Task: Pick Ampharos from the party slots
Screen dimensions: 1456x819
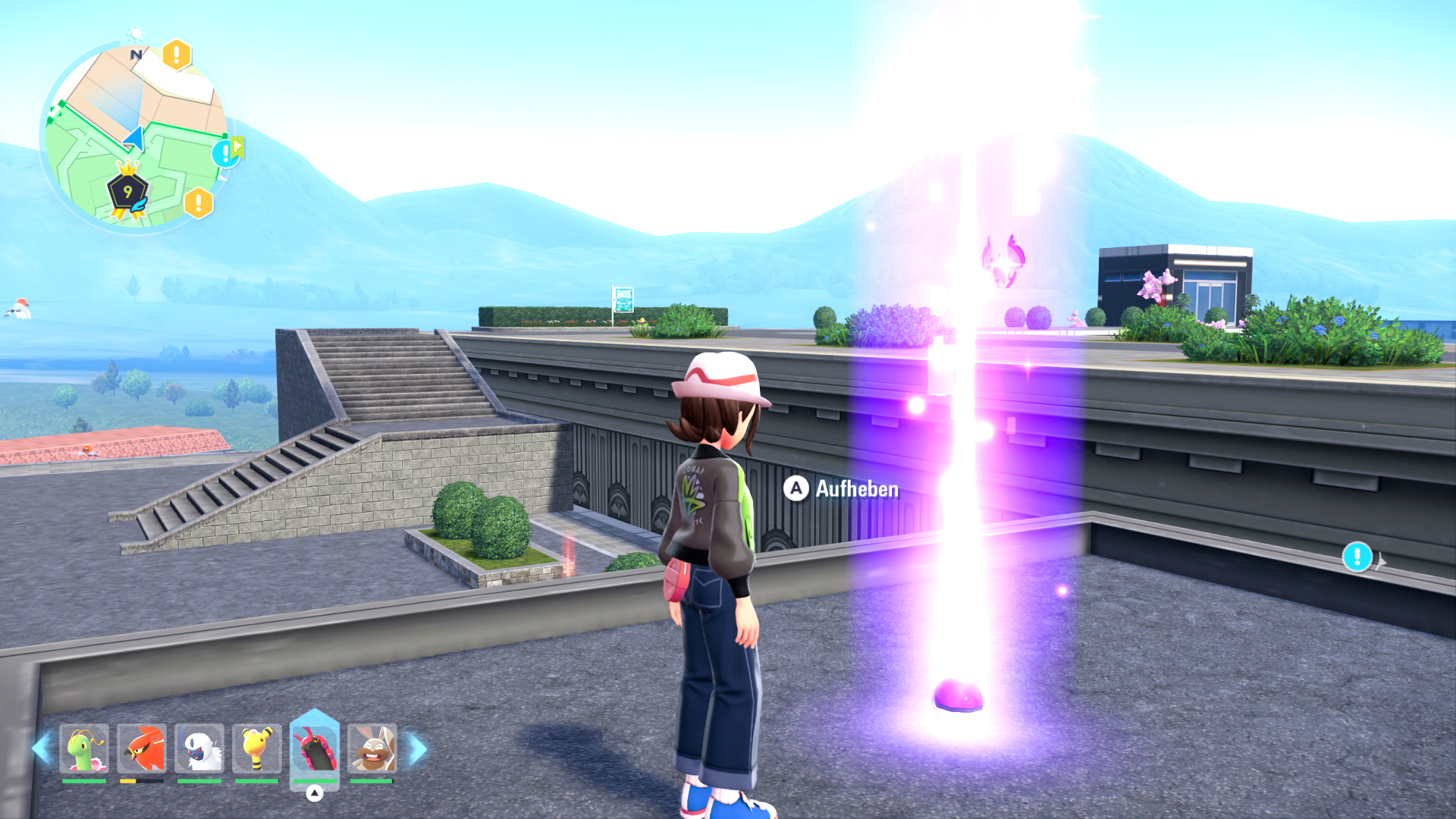Action: coord(257,749)
